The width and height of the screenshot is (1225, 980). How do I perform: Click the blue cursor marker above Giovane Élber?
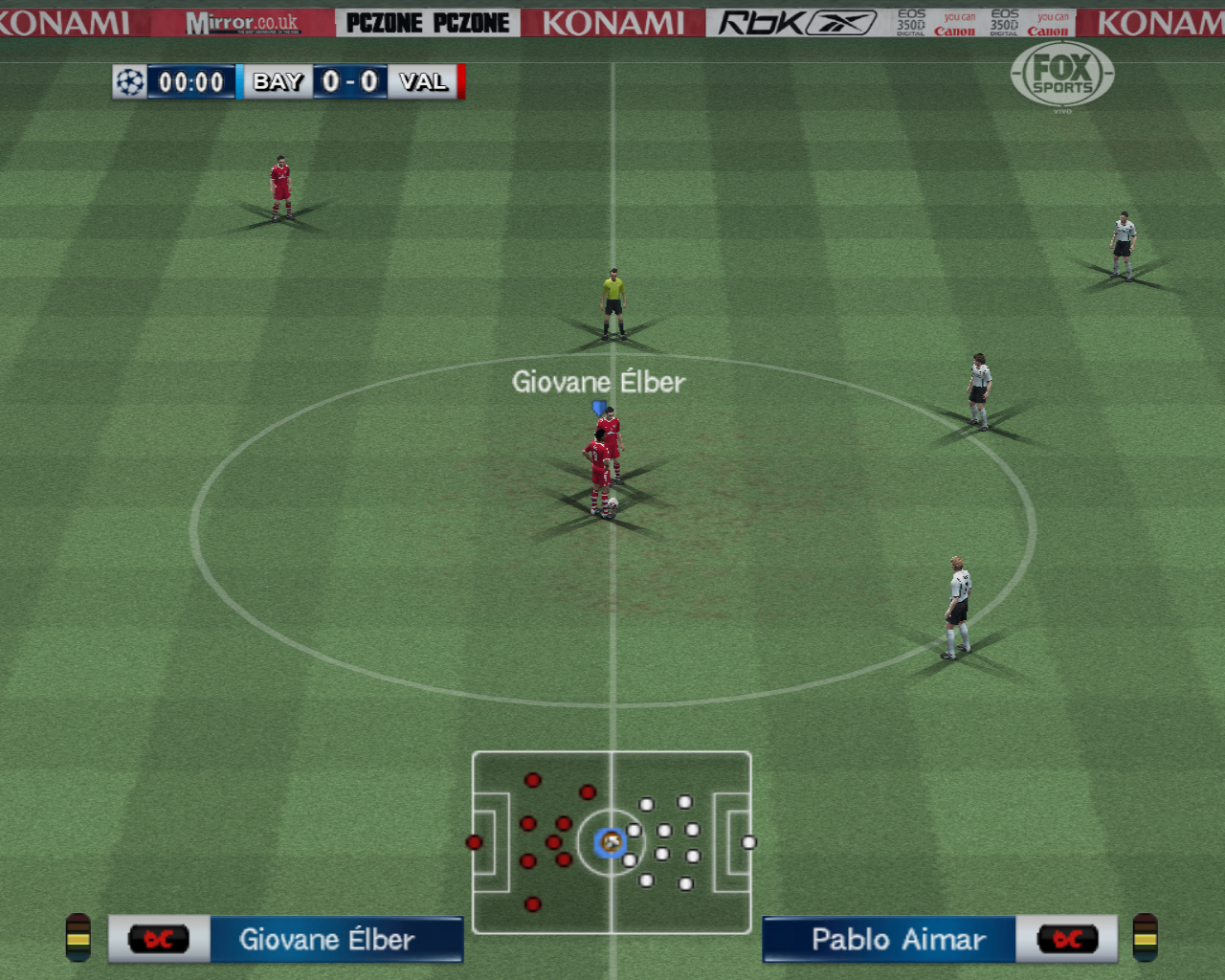click(599, 408)
